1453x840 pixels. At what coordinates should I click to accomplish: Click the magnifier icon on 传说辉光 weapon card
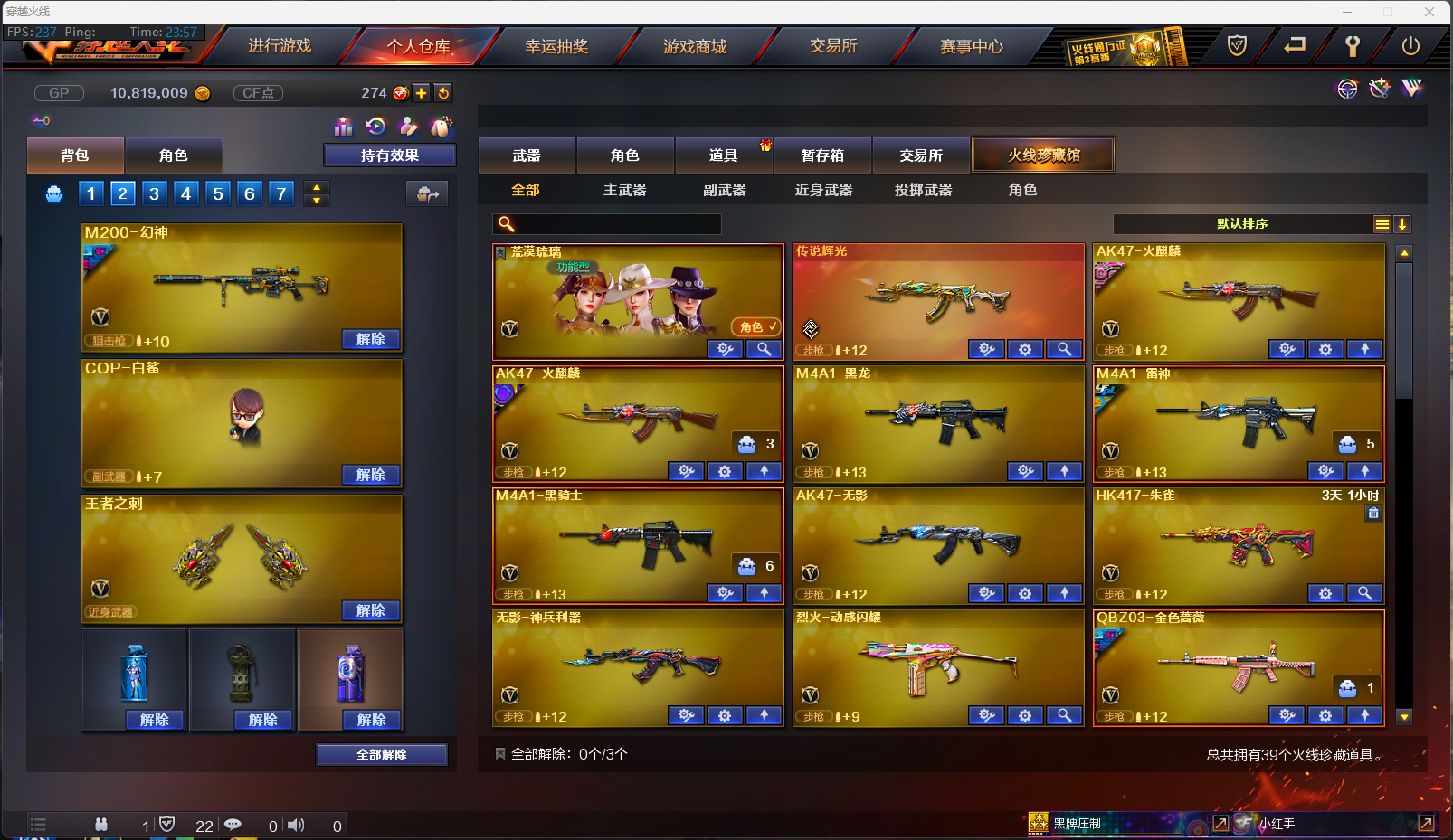point(1064,349)
